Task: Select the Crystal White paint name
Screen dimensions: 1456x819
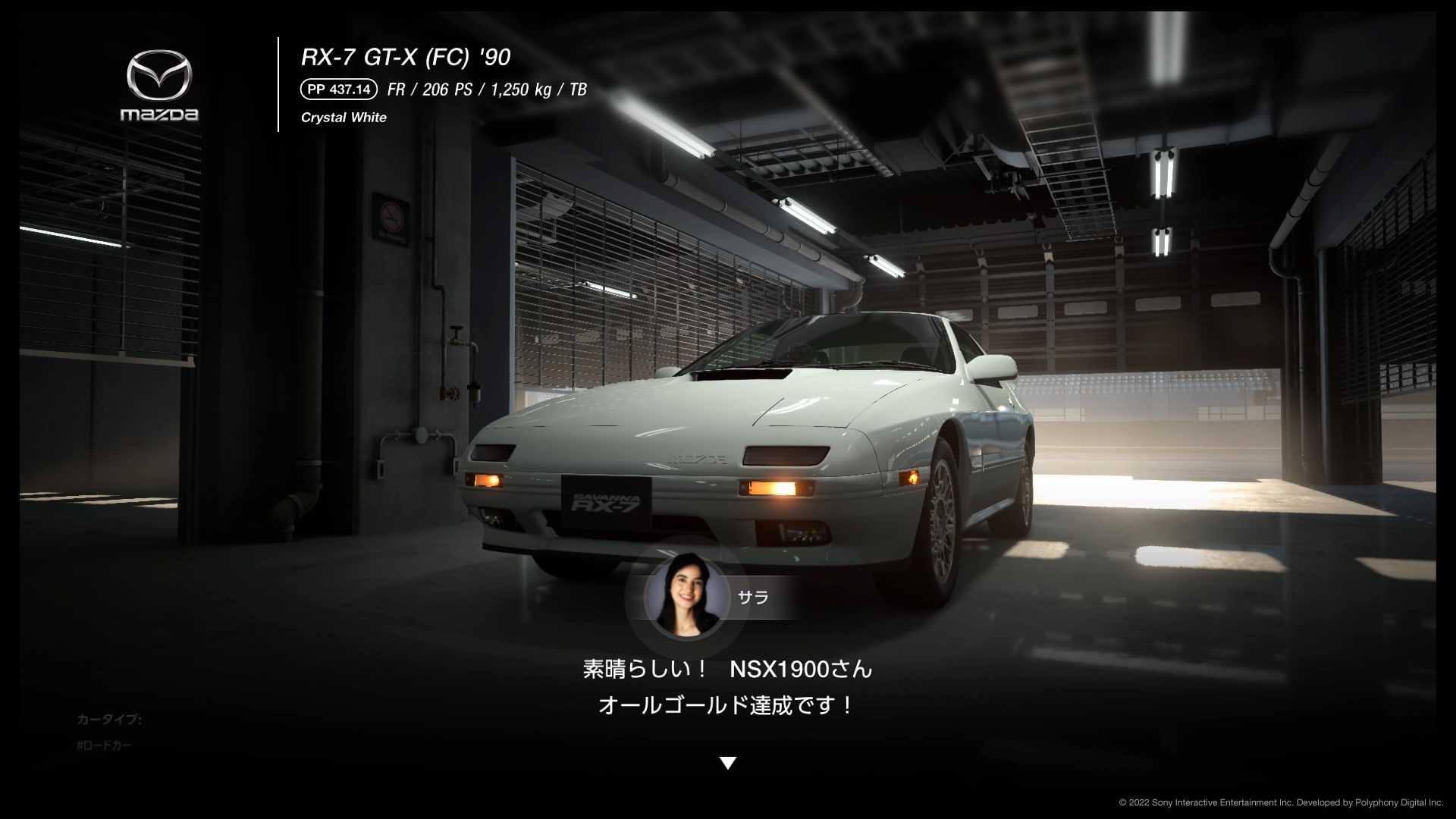Action: click(x=344, y=117)
